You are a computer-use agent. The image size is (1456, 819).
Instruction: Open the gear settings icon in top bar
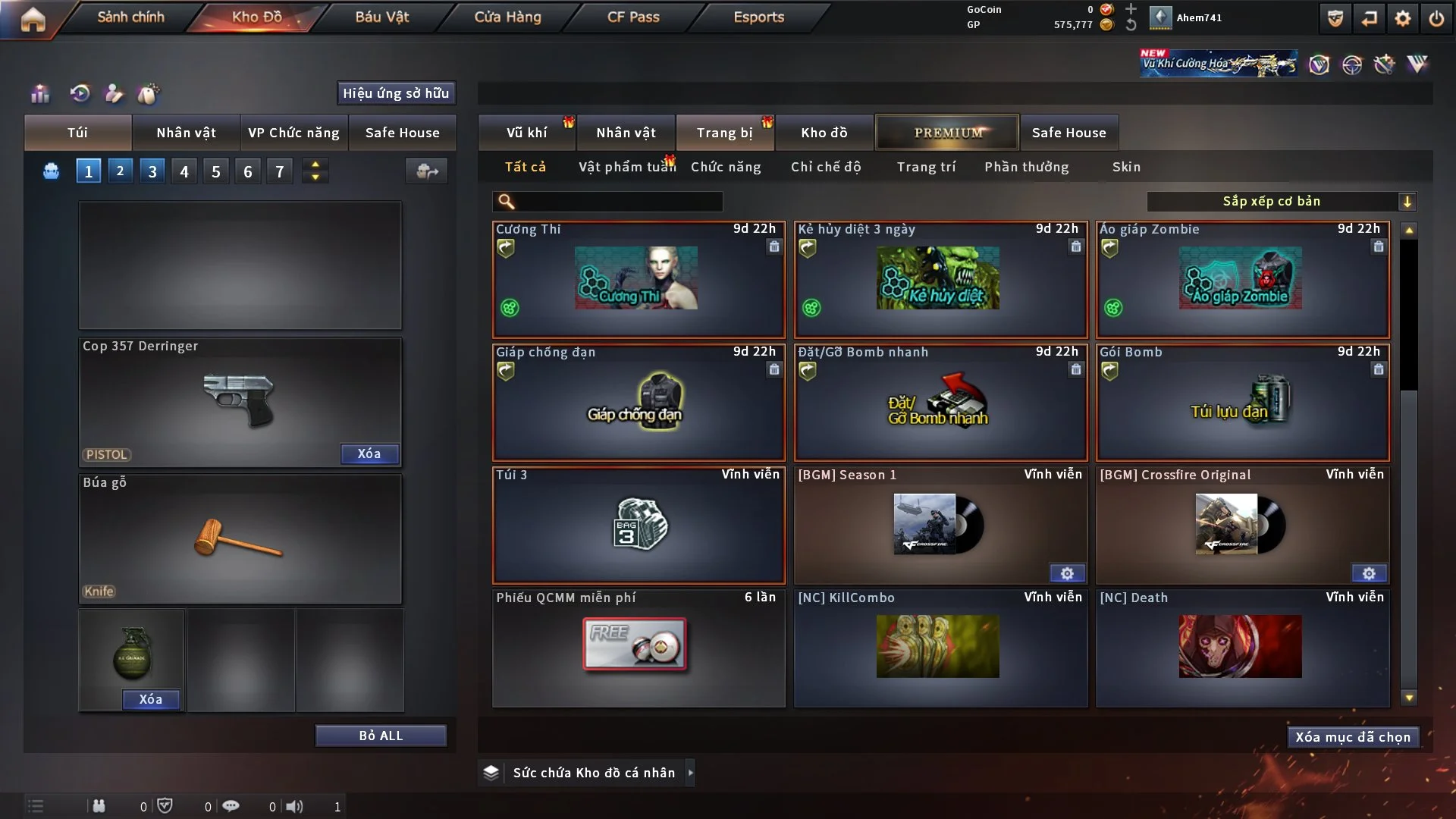pyautogui.click(x=1403, y=18)
